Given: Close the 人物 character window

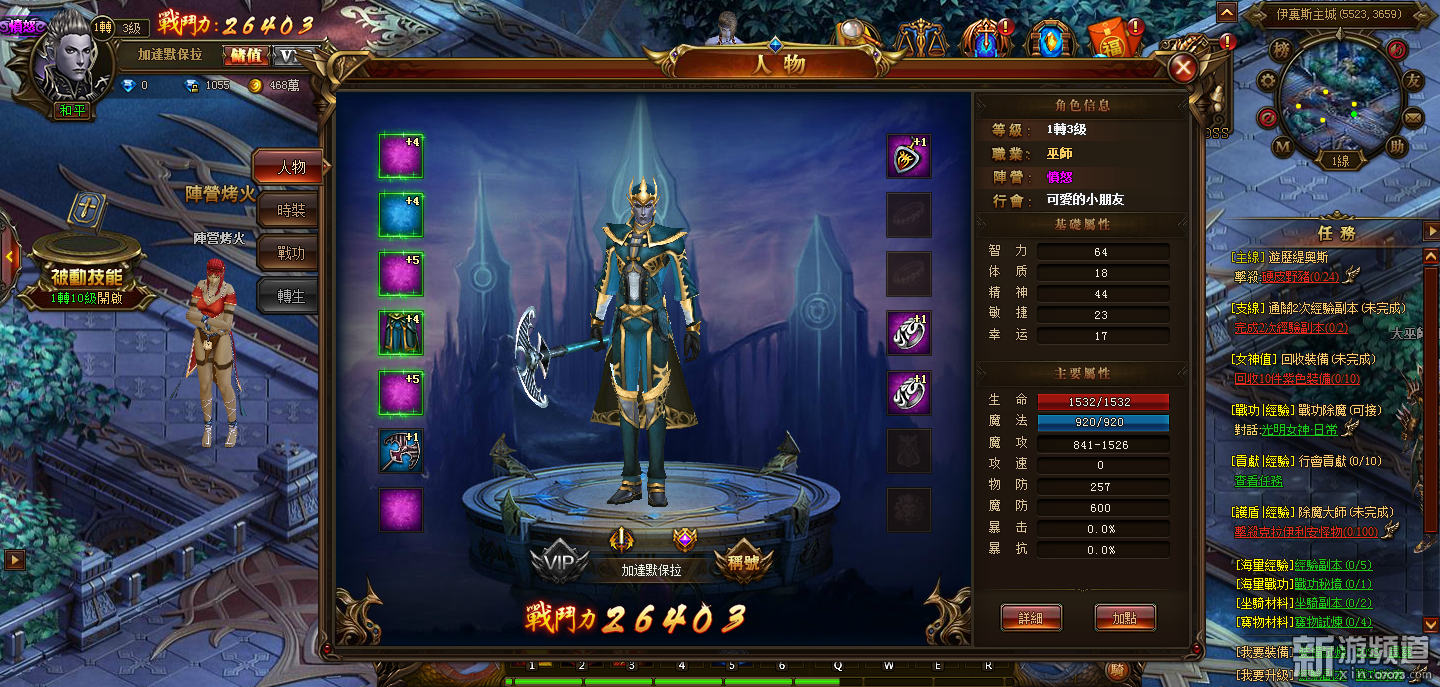Looking at the screenshot, I should click(1183, 68).
